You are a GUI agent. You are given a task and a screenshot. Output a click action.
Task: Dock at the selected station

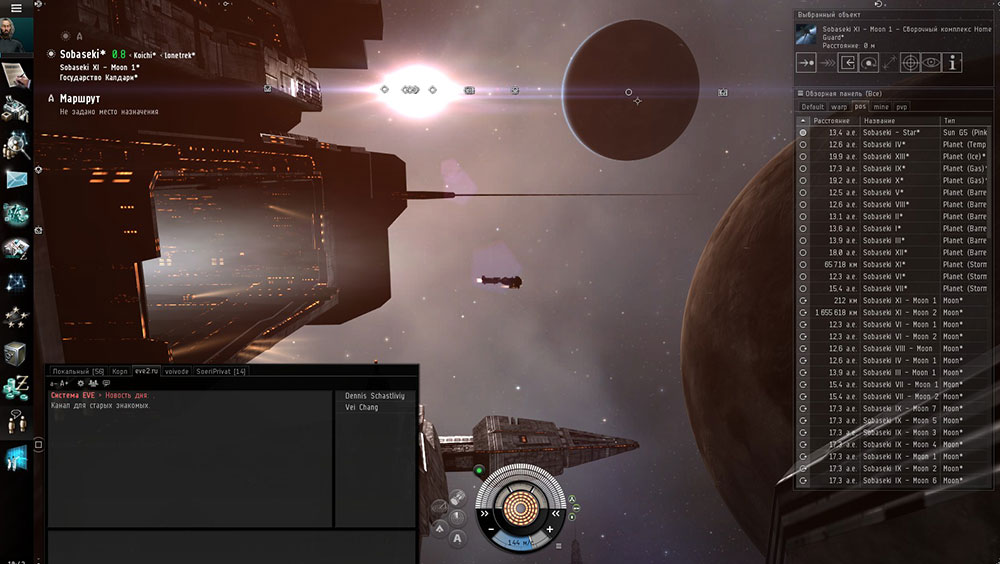click(x=848, y=63)
